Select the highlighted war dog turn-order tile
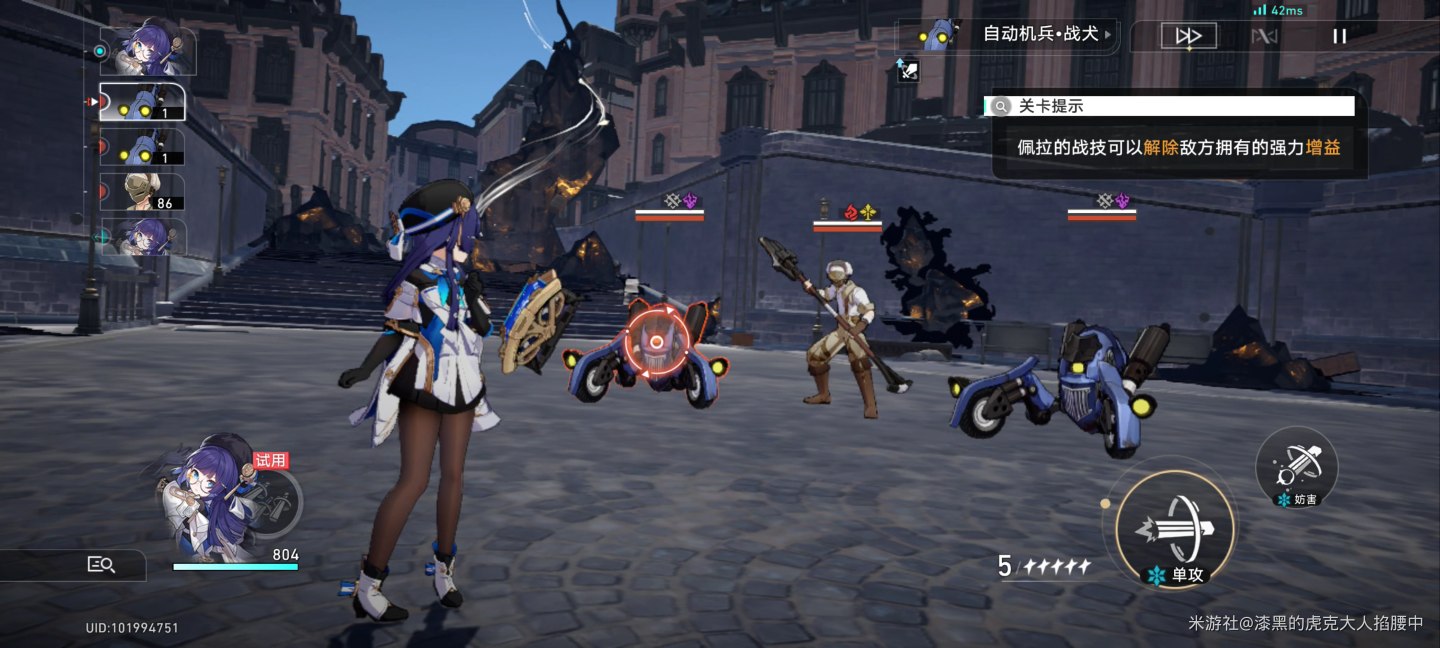 (x=141, y=102)
